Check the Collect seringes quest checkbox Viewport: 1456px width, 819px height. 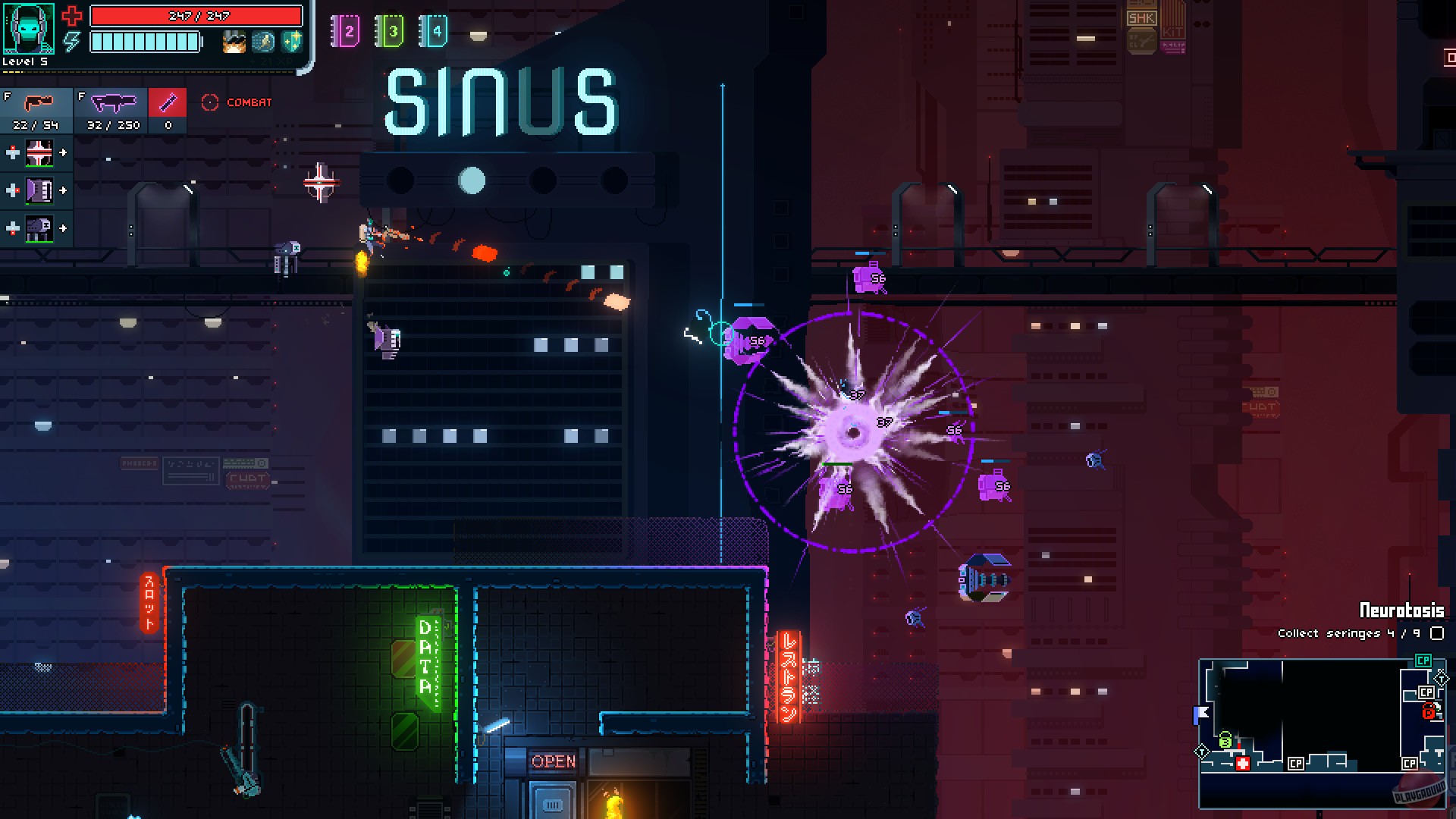point(1438,634)
